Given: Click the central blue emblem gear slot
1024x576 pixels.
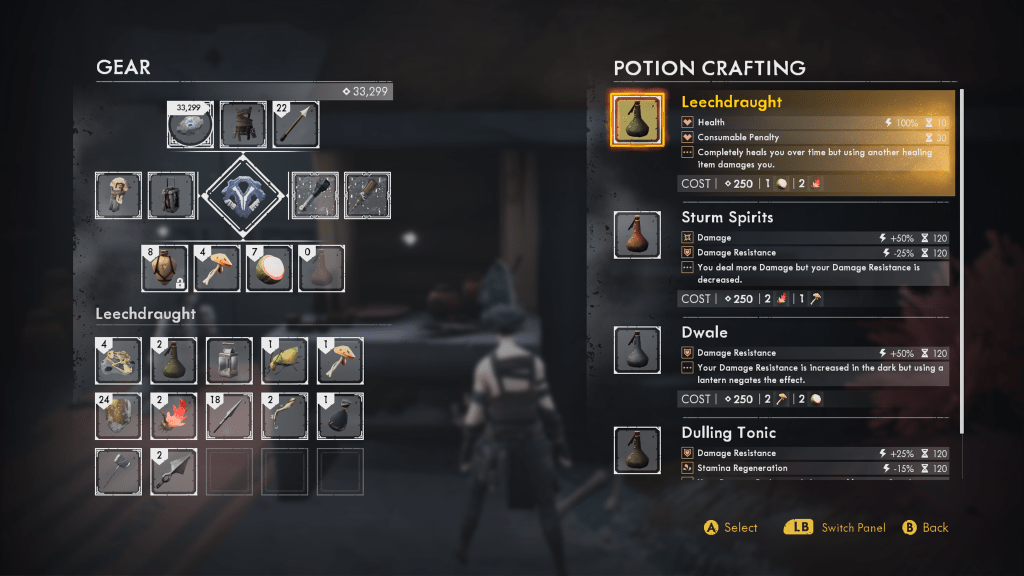Looking at the screenshot, I should (x=244, y=195).
